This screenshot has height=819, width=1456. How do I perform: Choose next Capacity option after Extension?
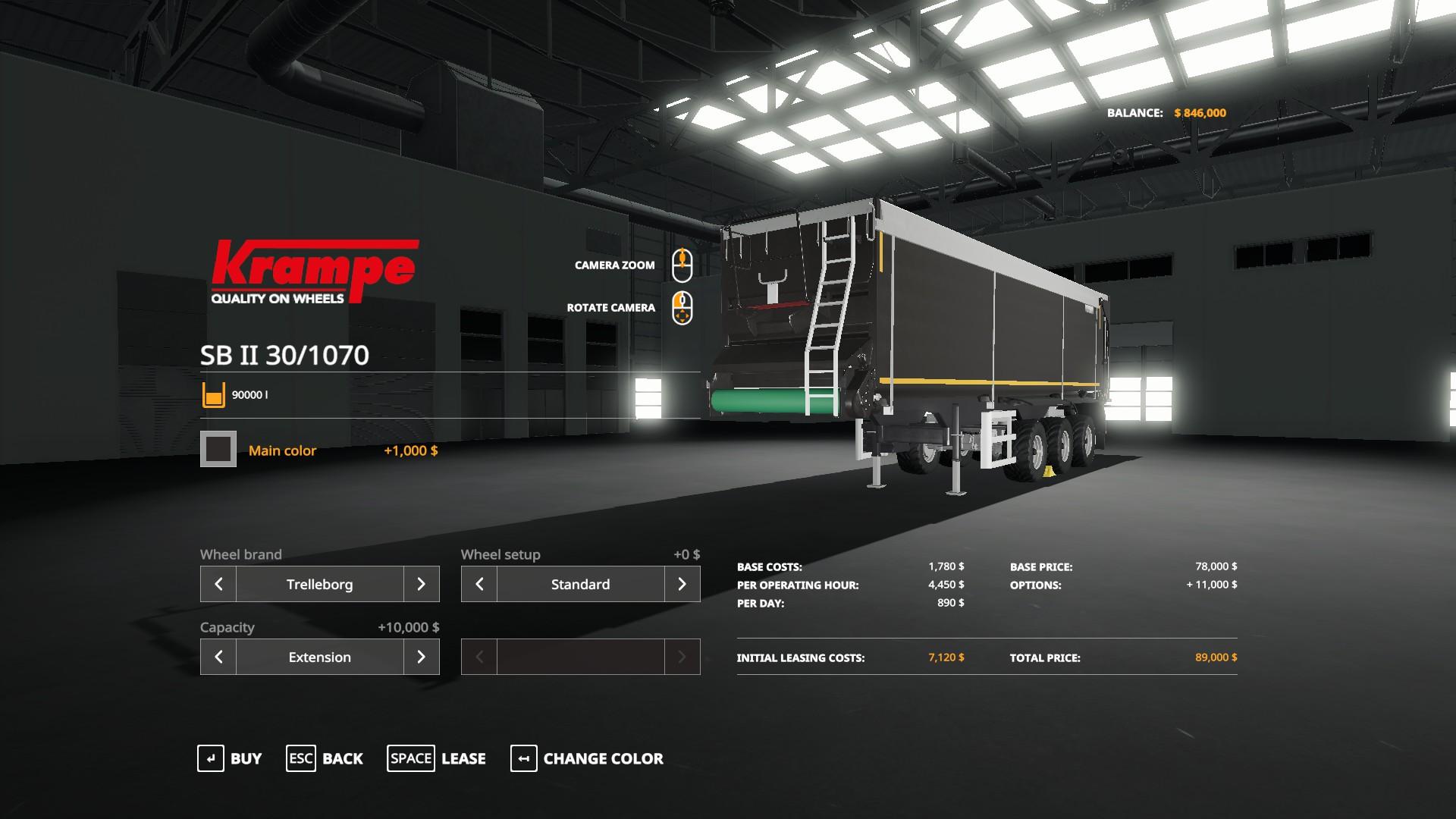coord(421,657)
